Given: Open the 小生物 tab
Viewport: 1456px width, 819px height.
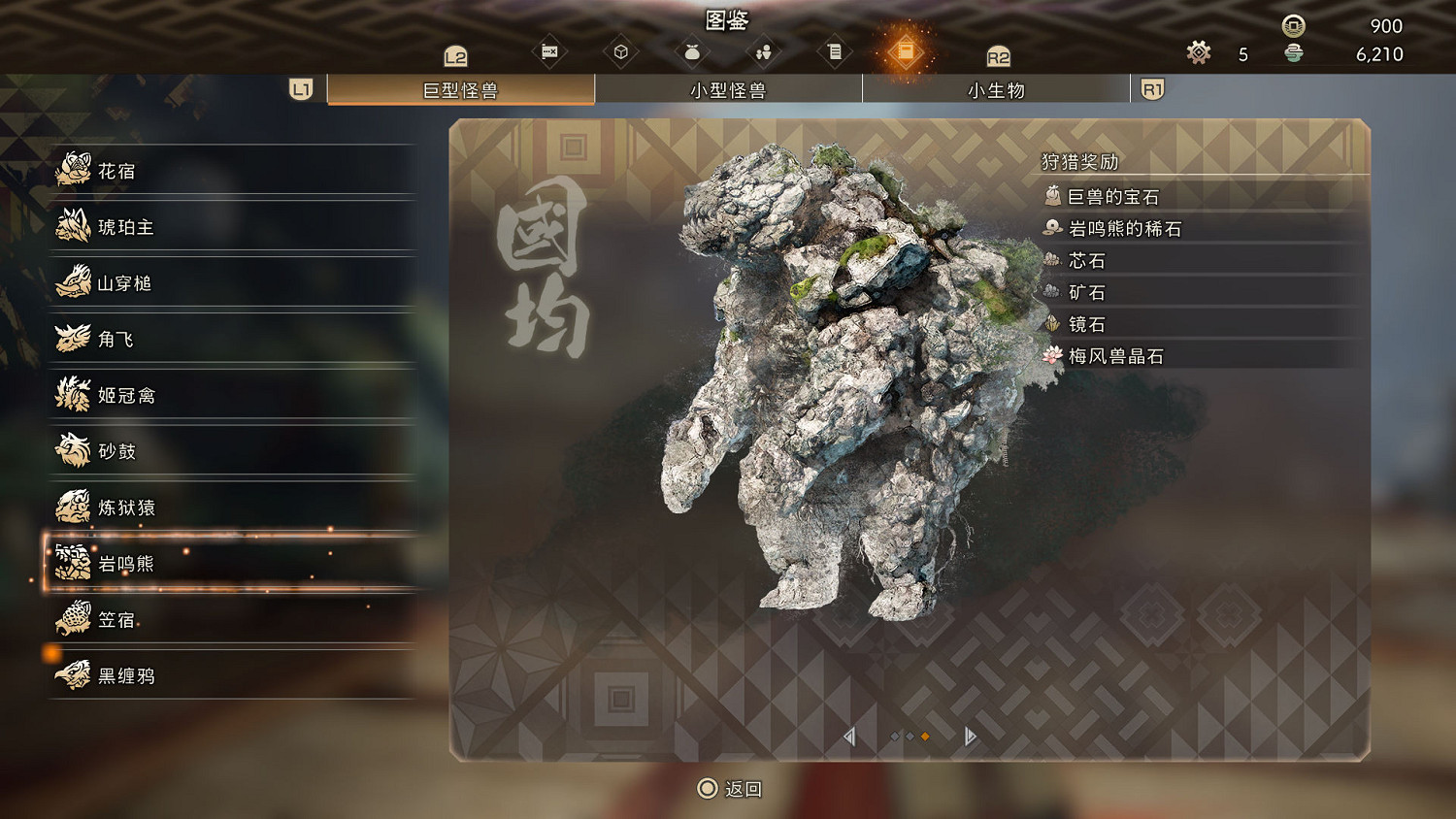Looking at the screenshot, I should pyautogui.click(x=995, y=89).
